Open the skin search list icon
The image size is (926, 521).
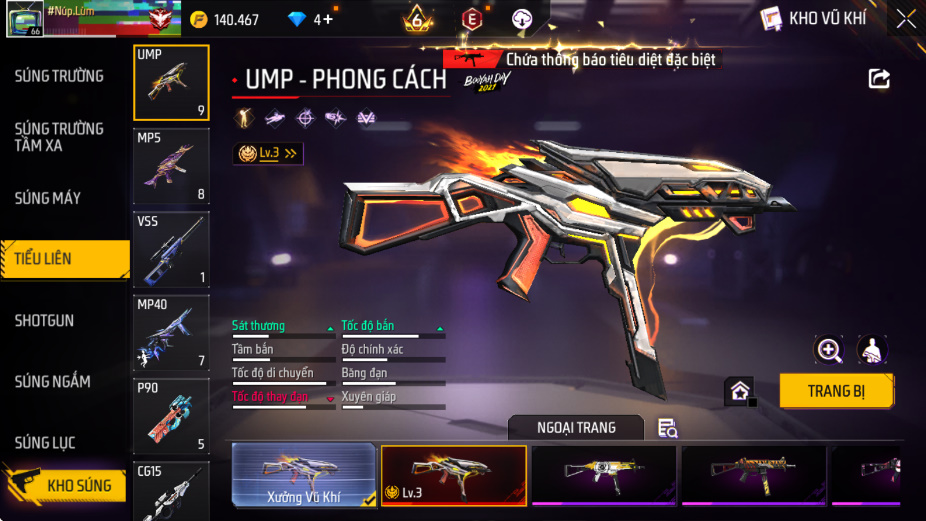click(x=668, y=428)
